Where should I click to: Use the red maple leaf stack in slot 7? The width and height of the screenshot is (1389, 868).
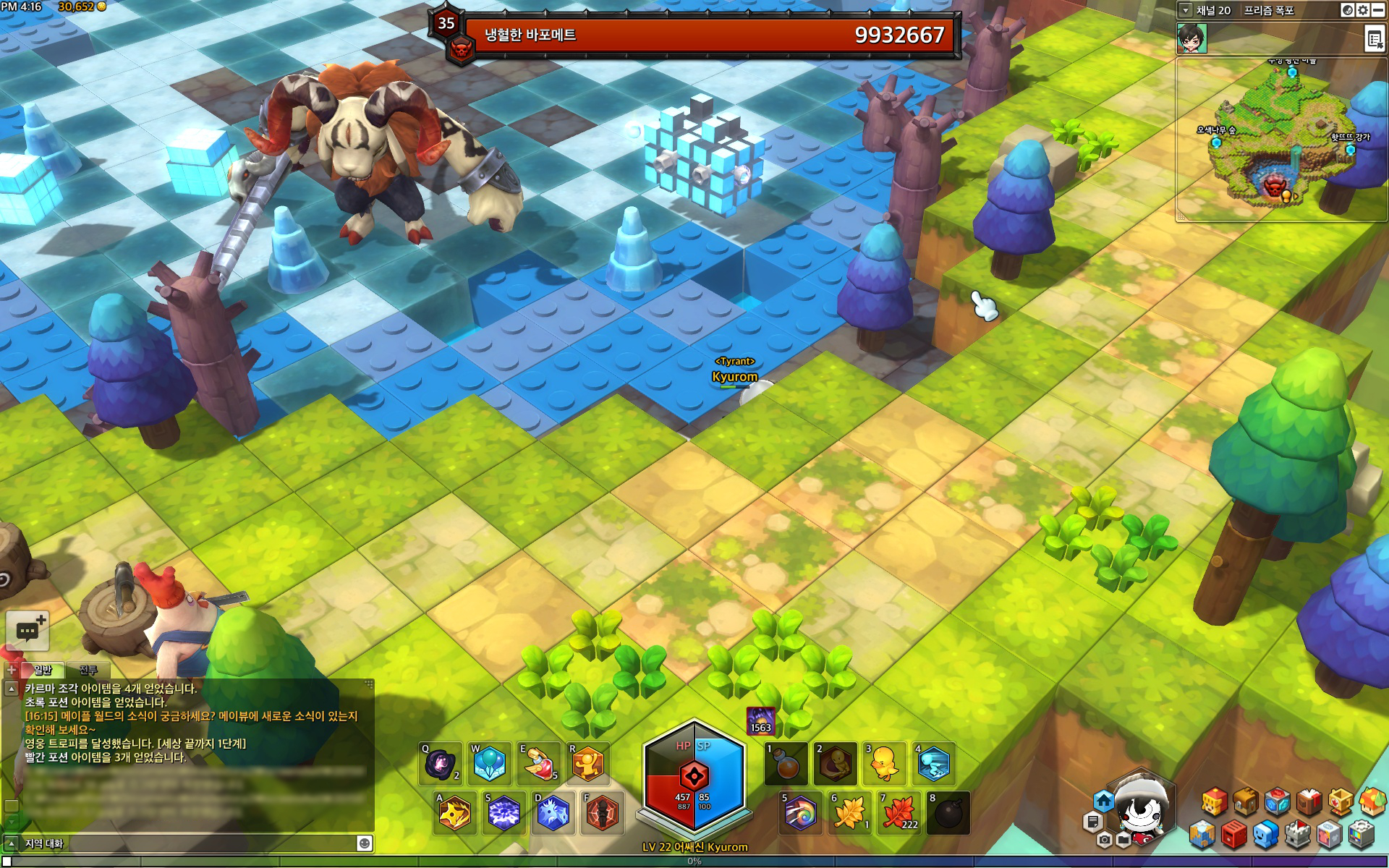pos(899,813)
